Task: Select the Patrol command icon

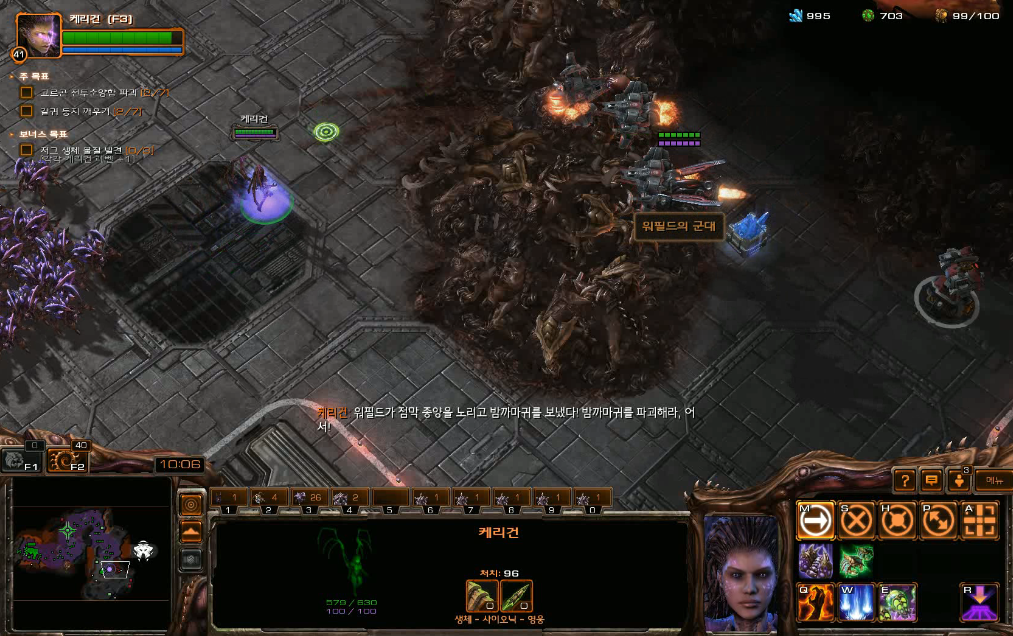Action: tap(939, 519)
